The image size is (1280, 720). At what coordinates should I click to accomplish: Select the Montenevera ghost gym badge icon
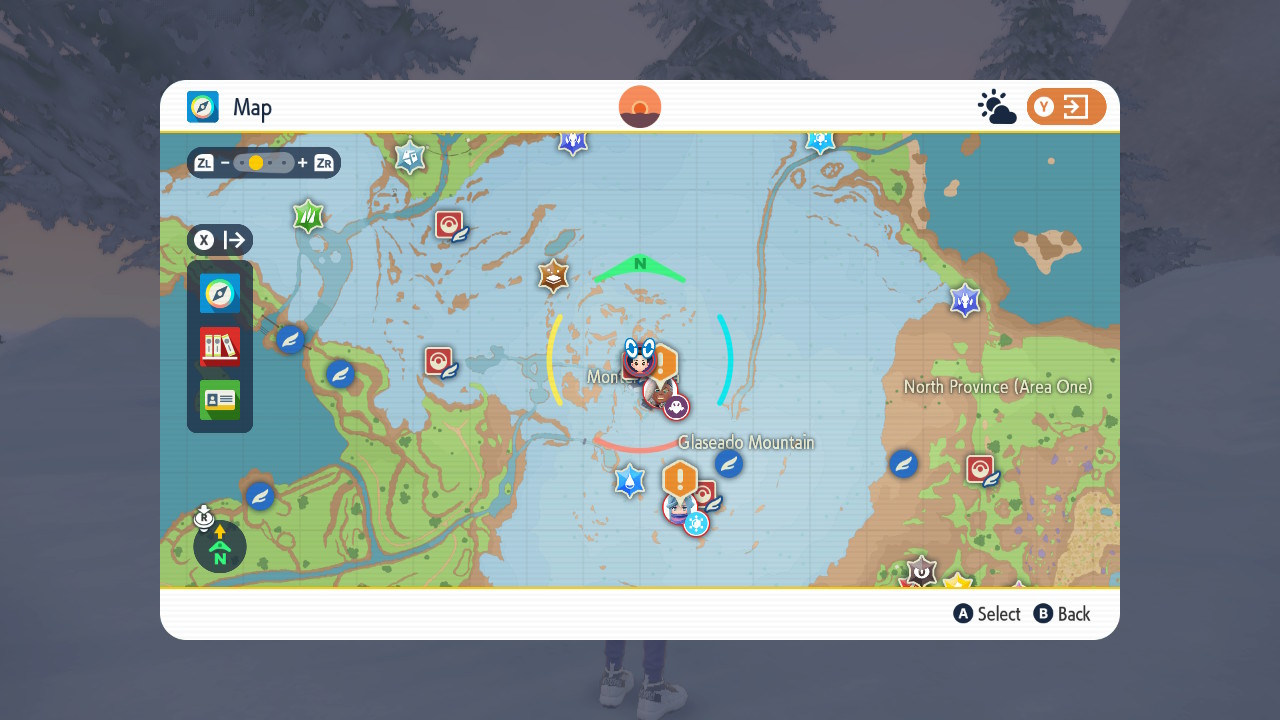(x=674, y=405)
